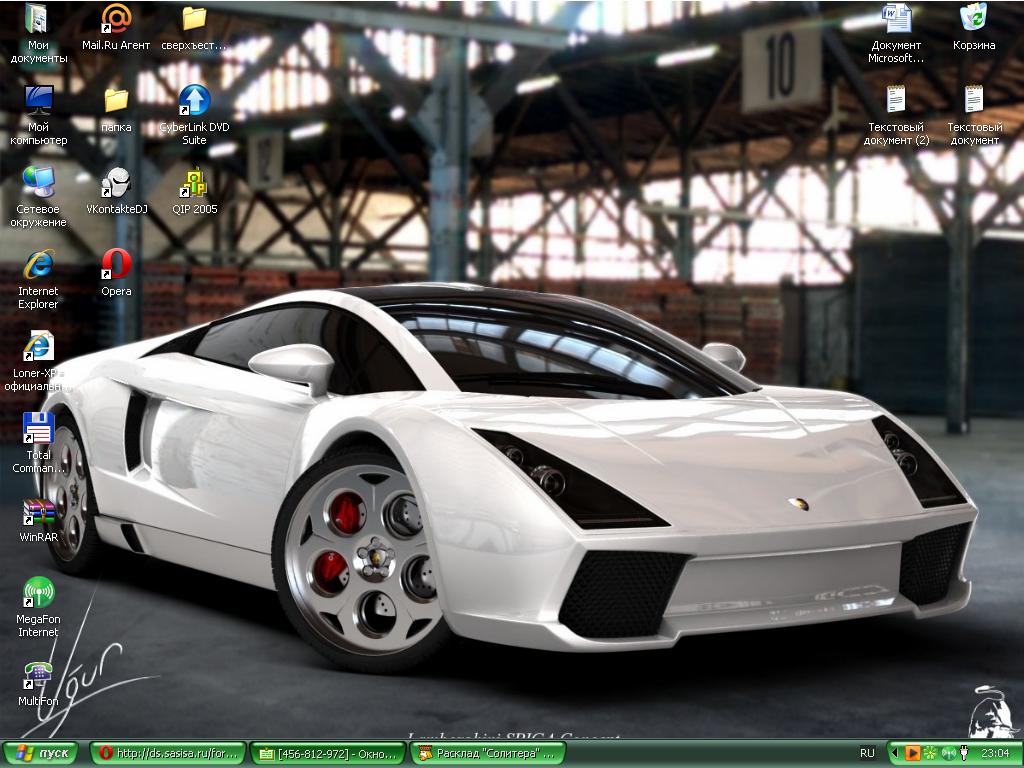Open the пуск Start menu
This screenshot has width=1024, height=768.
(x=40, y=753)
